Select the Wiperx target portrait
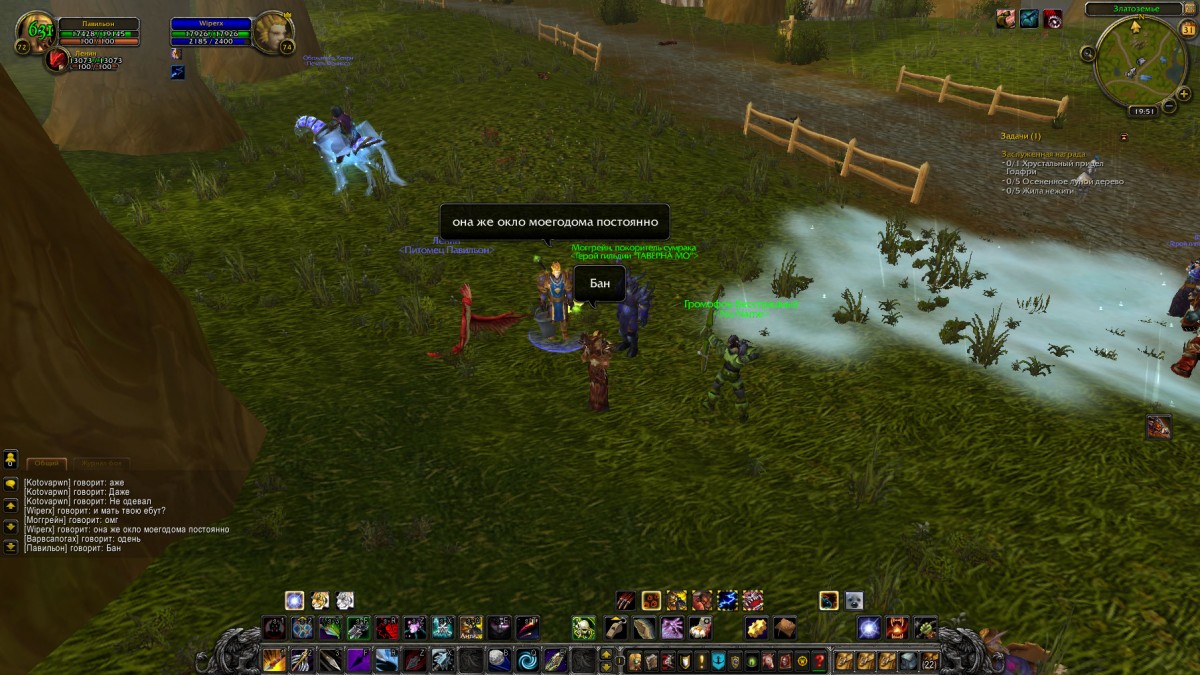This screenshot has width=1200, height=675. click(271, 32)
